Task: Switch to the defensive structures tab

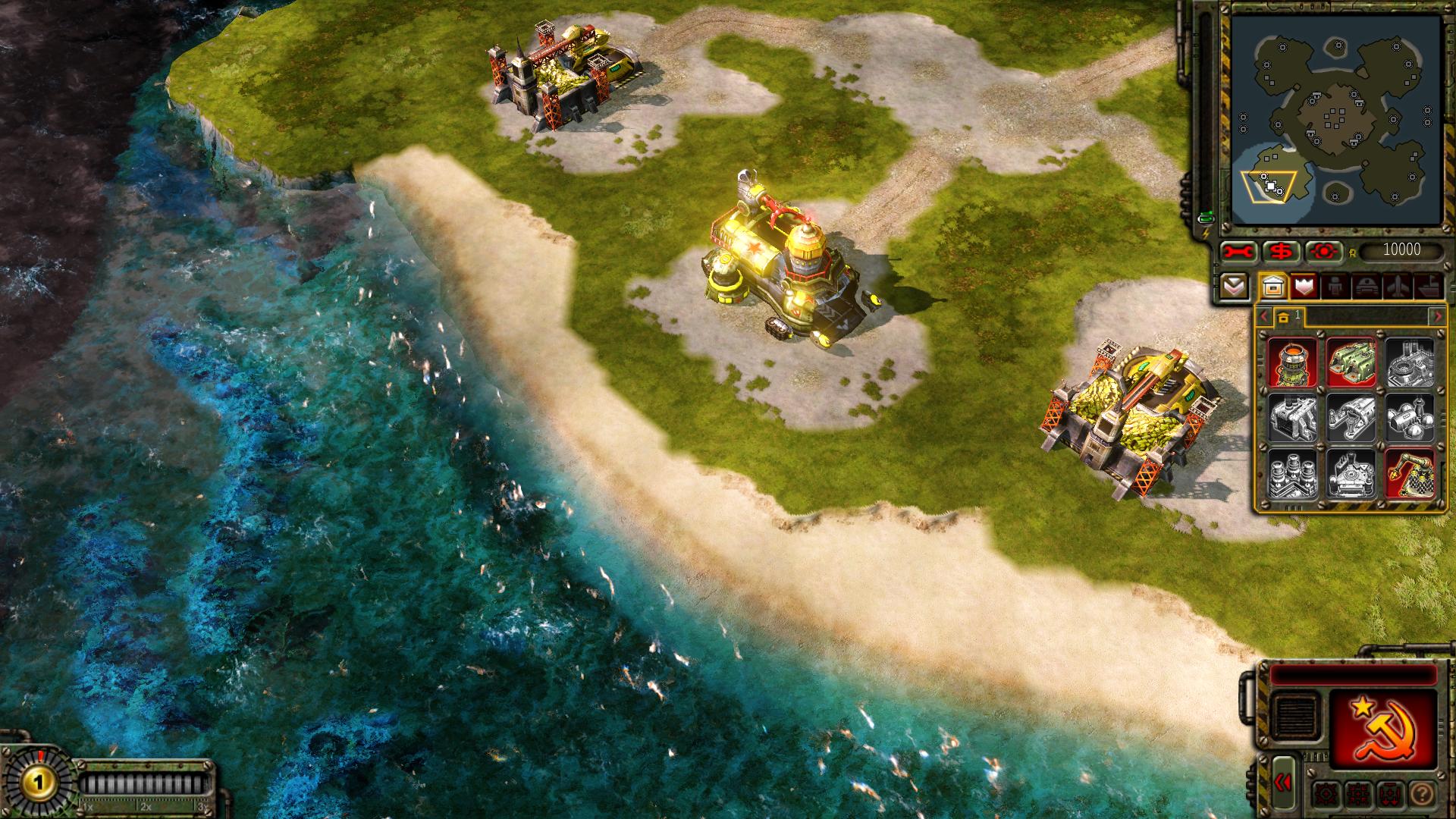Action: (1304, 287)
